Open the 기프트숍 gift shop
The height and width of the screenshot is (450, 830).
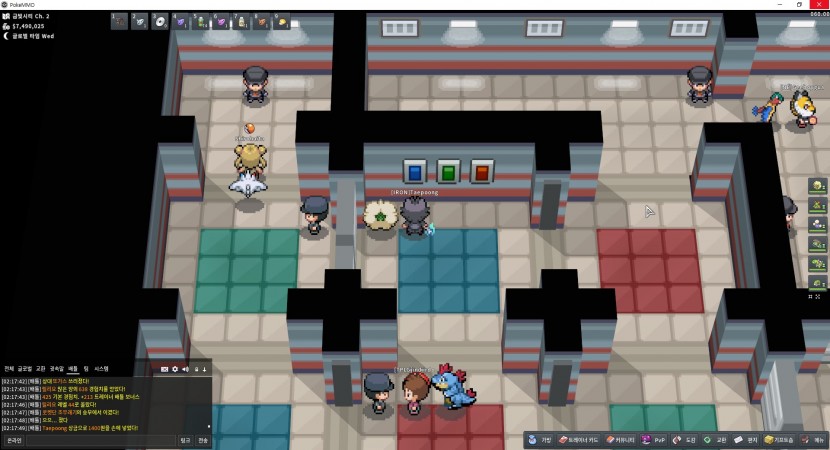pyautogui.click(x=778, y=440)
